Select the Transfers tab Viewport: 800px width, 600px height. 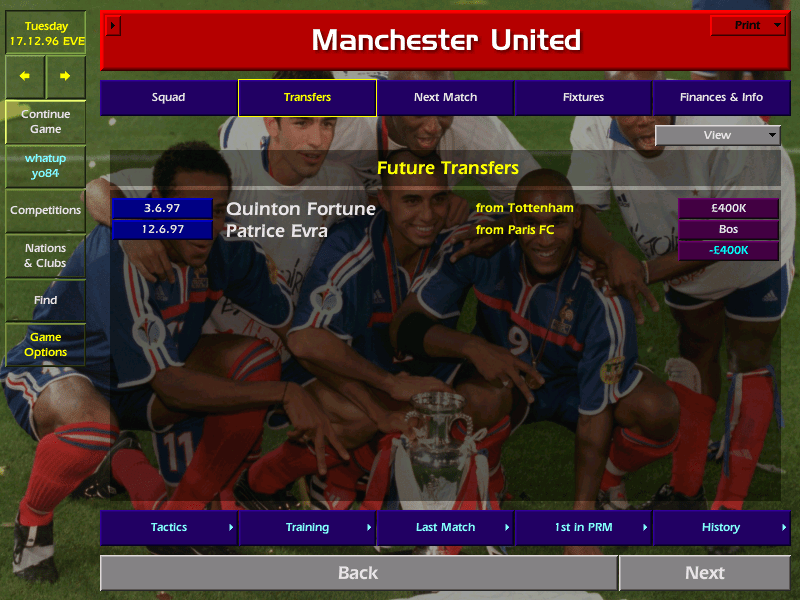pyautogui.click(x=307, y=98)
